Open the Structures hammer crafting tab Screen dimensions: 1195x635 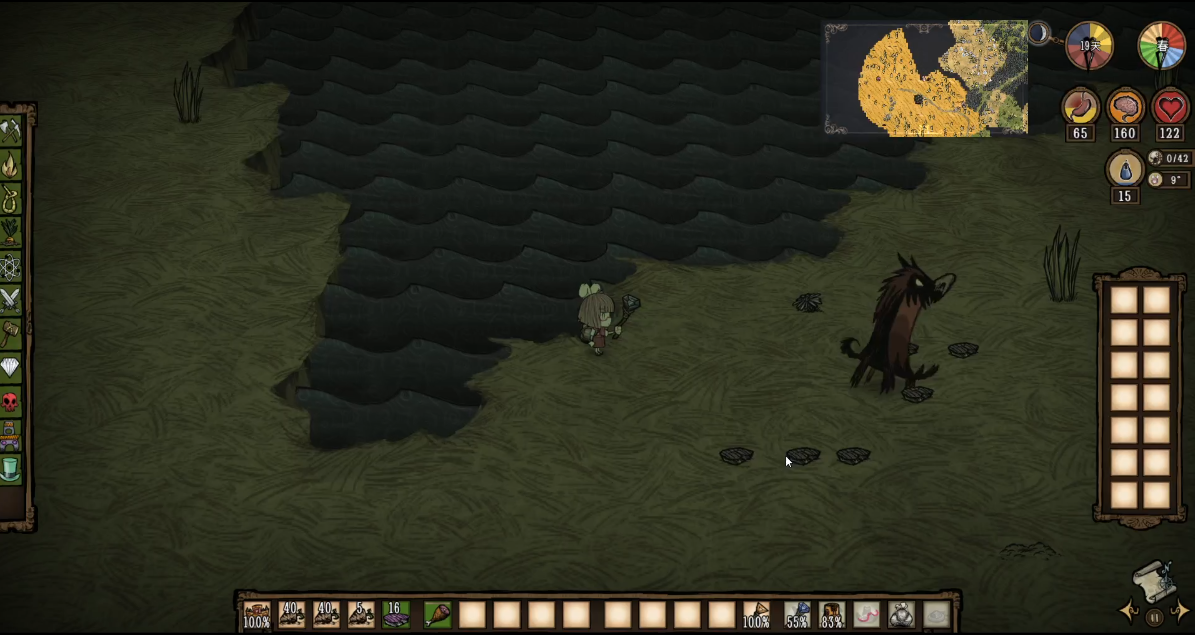11,333
